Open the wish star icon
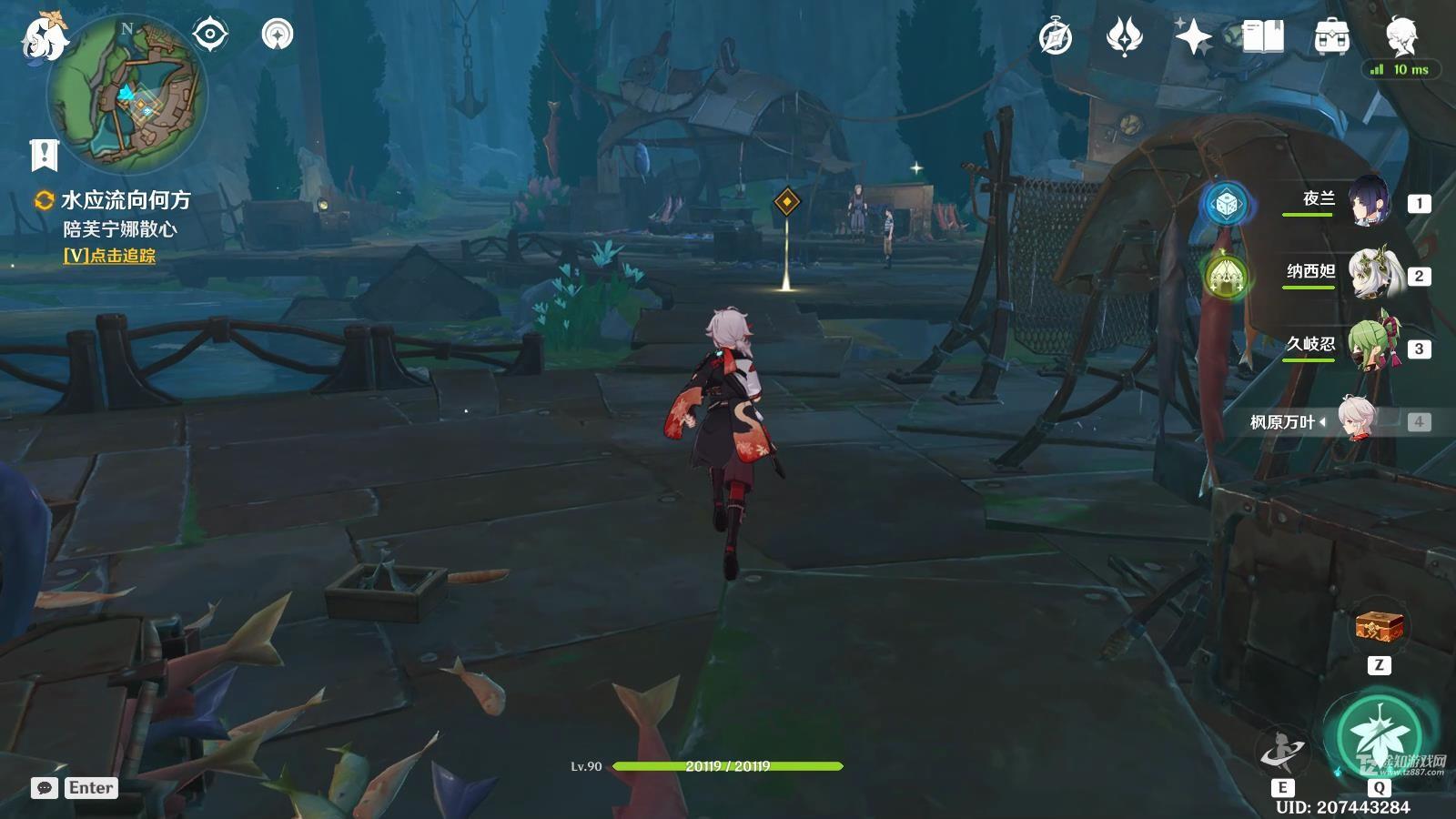Viewport: 1456px width, 819px height. (1192, 37)
